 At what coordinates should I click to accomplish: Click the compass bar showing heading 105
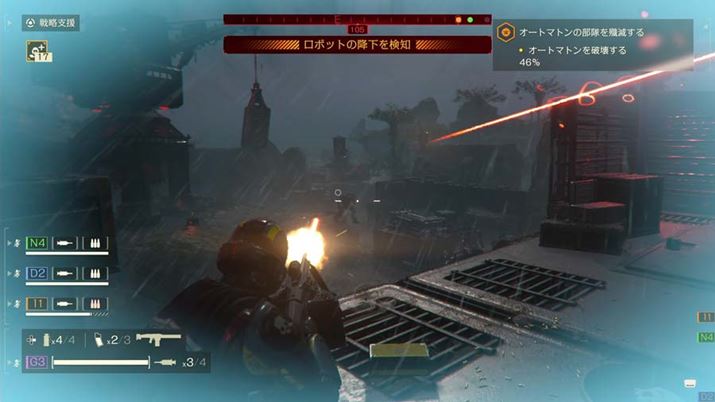pos(357,19)
